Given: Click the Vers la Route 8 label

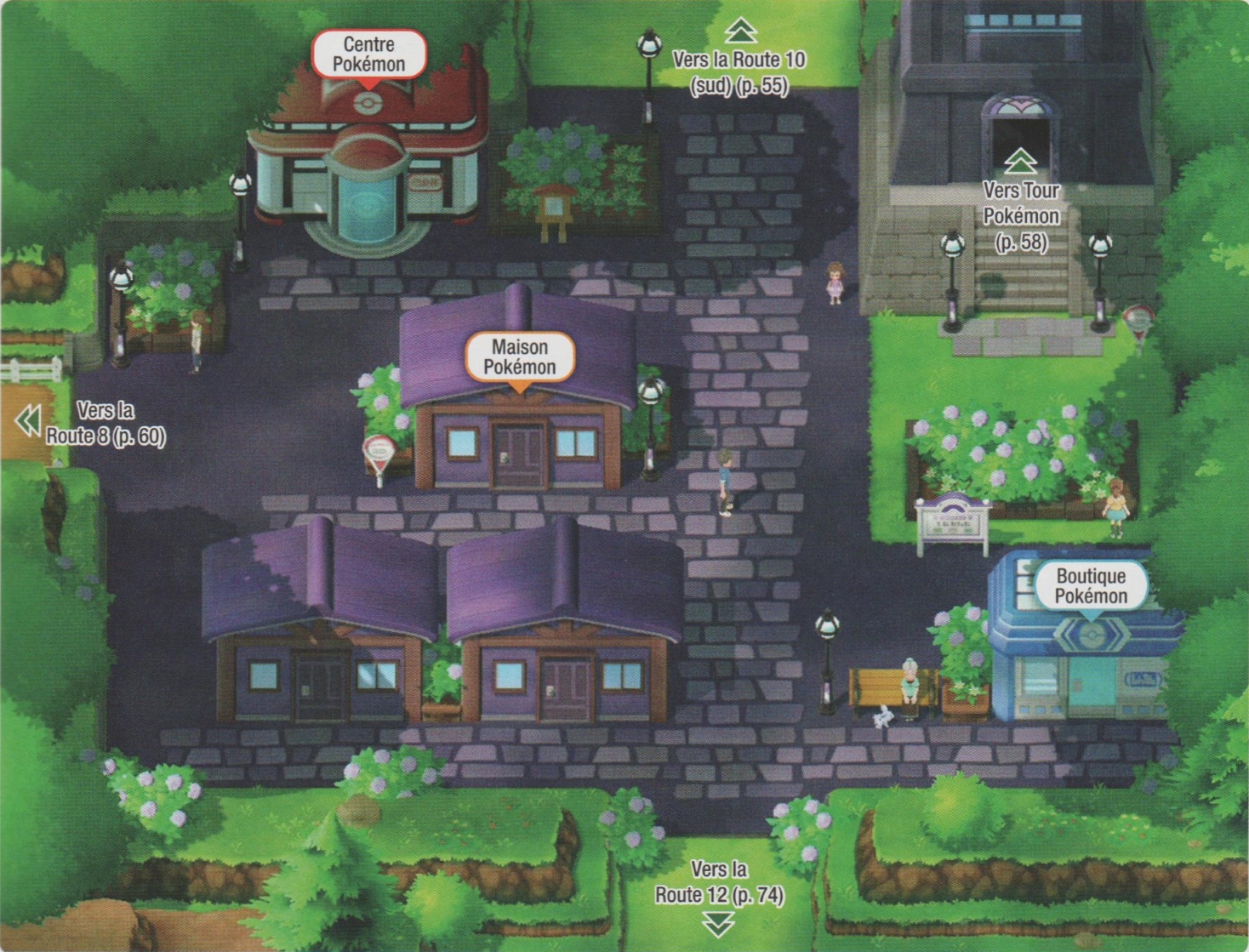Looking at the screenshot, I should pos(106,423).
